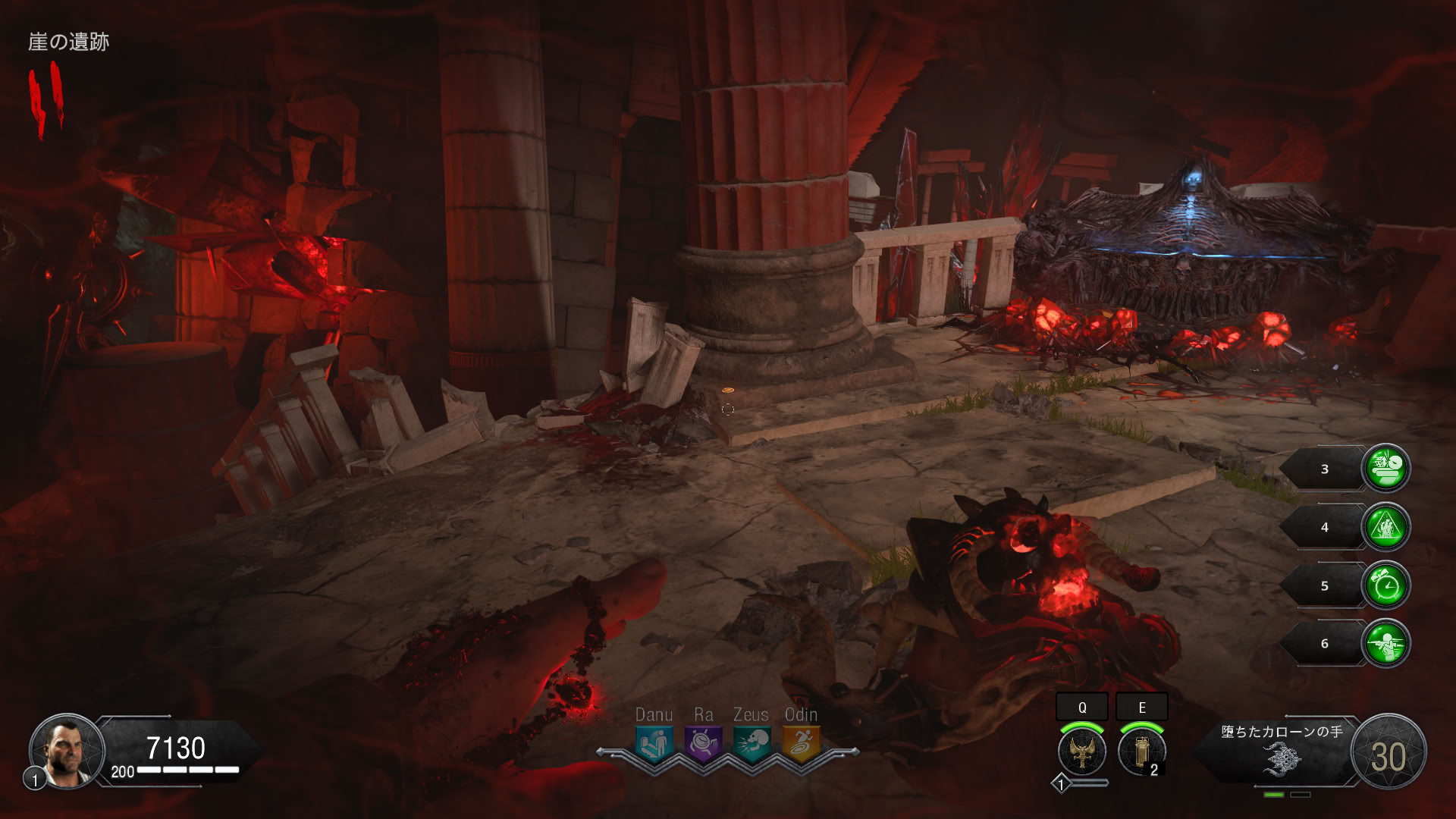Screen dimensions: 1456x819
Task: Click the player character portrait
Action: click(66, 751)
